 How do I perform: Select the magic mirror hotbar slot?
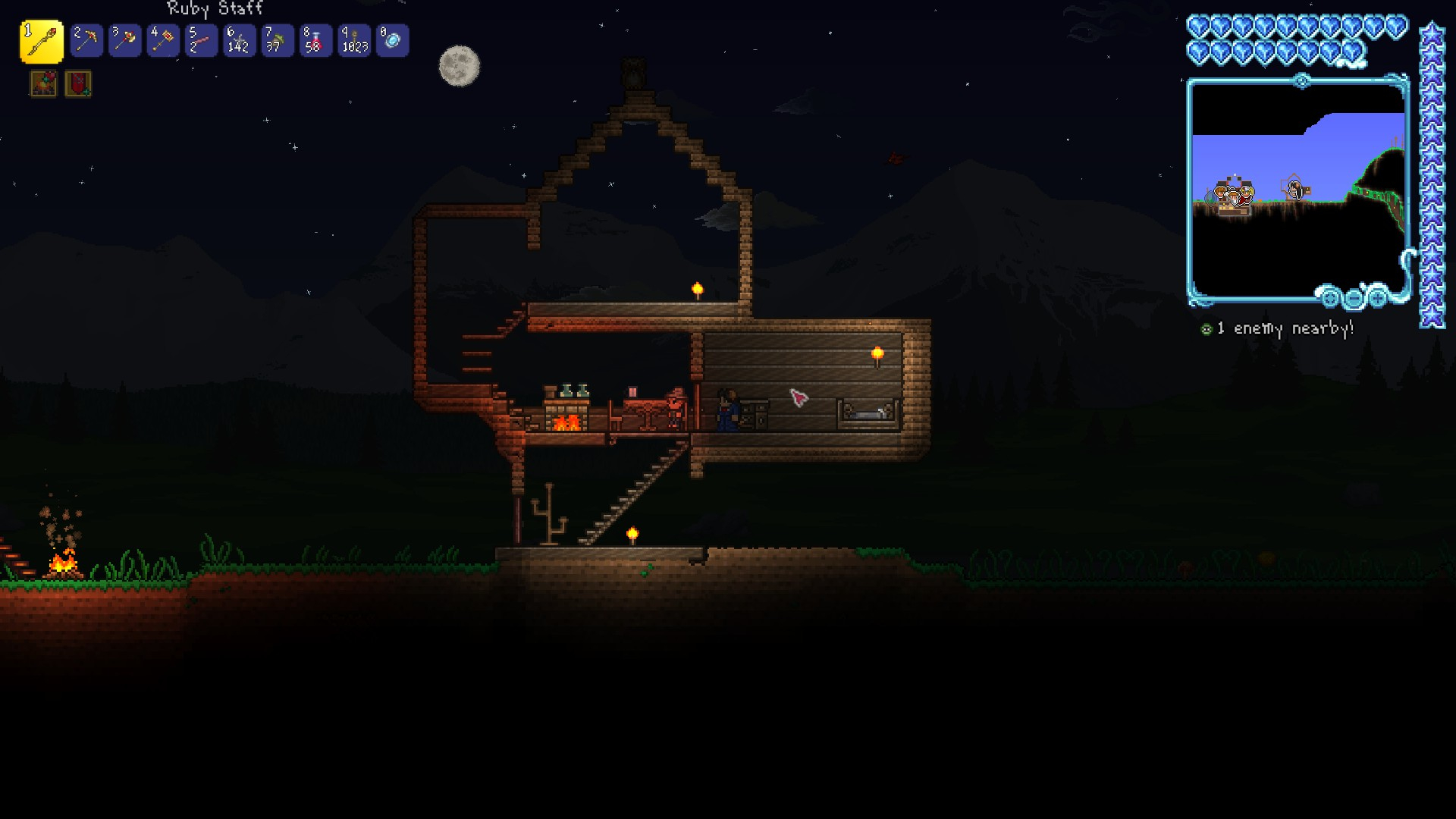(393, 41)
